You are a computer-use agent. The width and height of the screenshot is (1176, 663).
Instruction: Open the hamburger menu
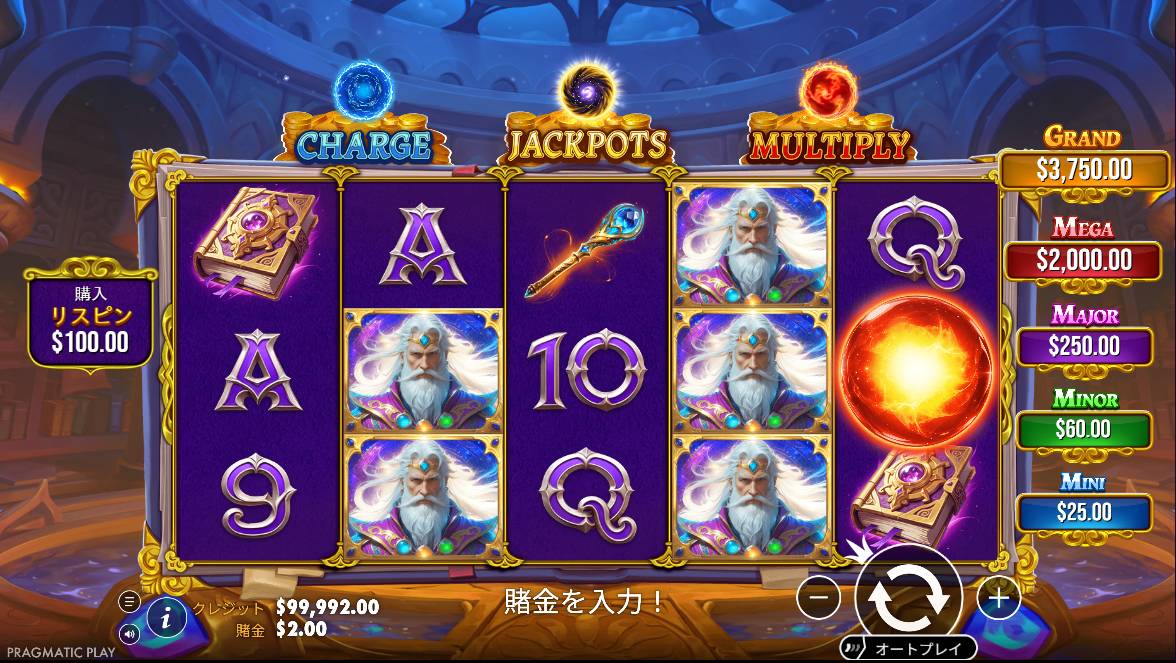tap(129, 601)
